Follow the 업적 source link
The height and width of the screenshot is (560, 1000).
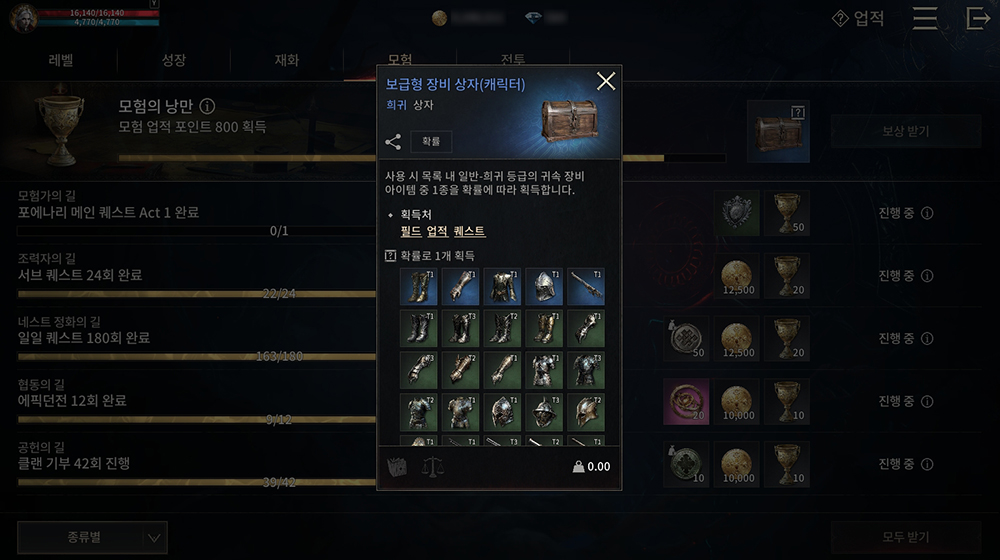point(437,231)
